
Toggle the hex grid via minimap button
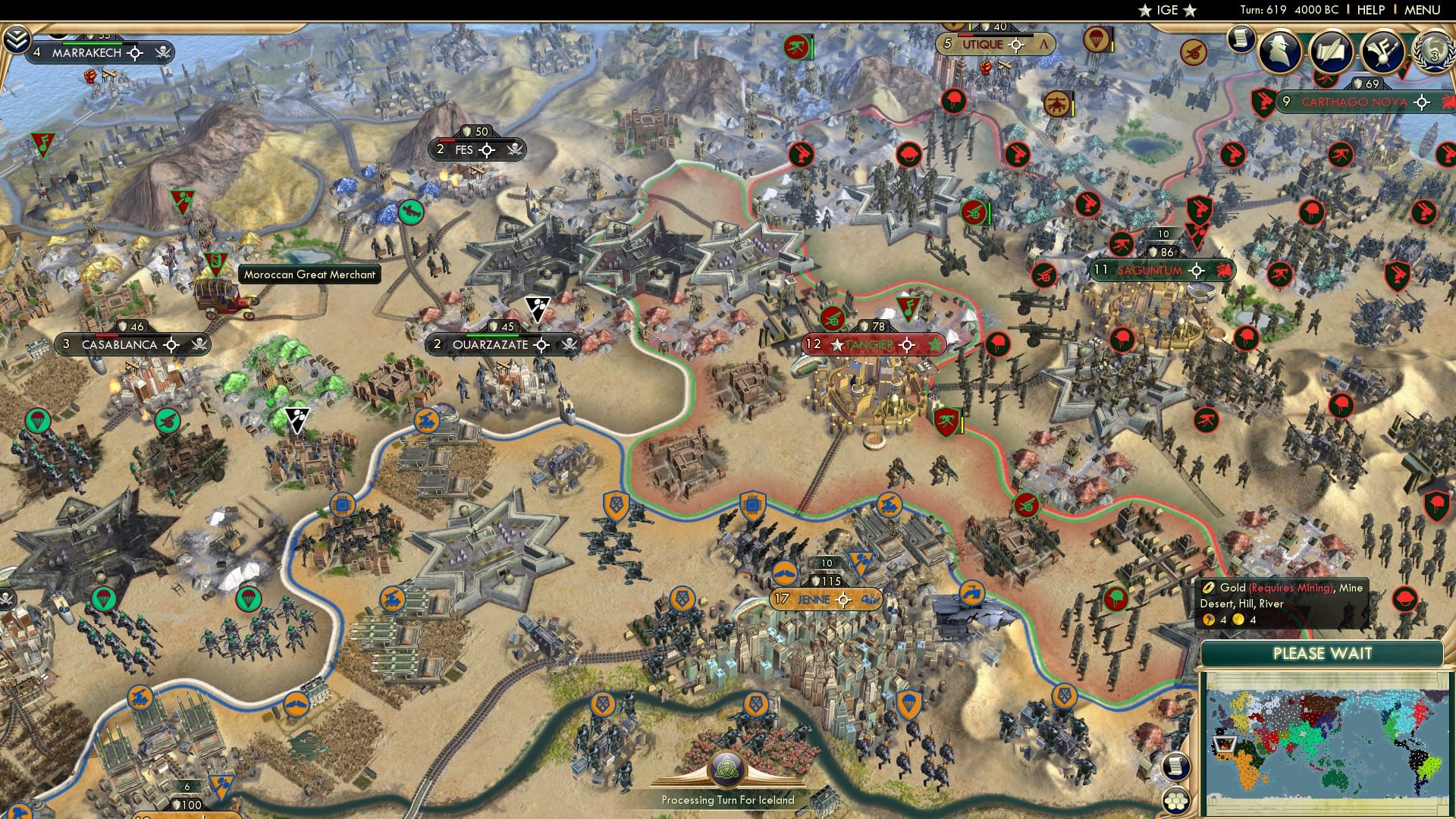pyautogui.click(x=1175, y=801)
